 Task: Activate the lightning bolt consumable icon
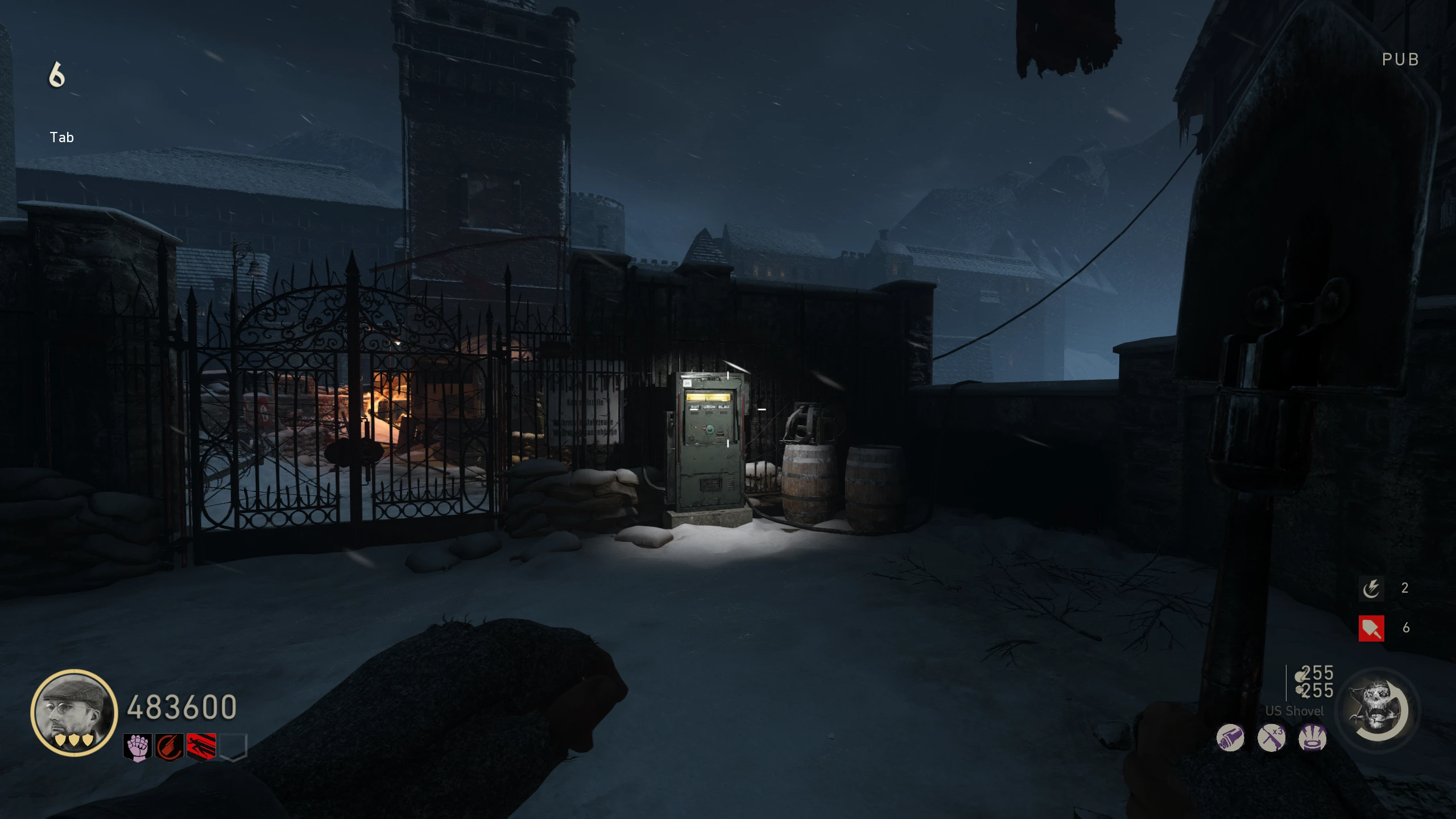[1371, 588]
